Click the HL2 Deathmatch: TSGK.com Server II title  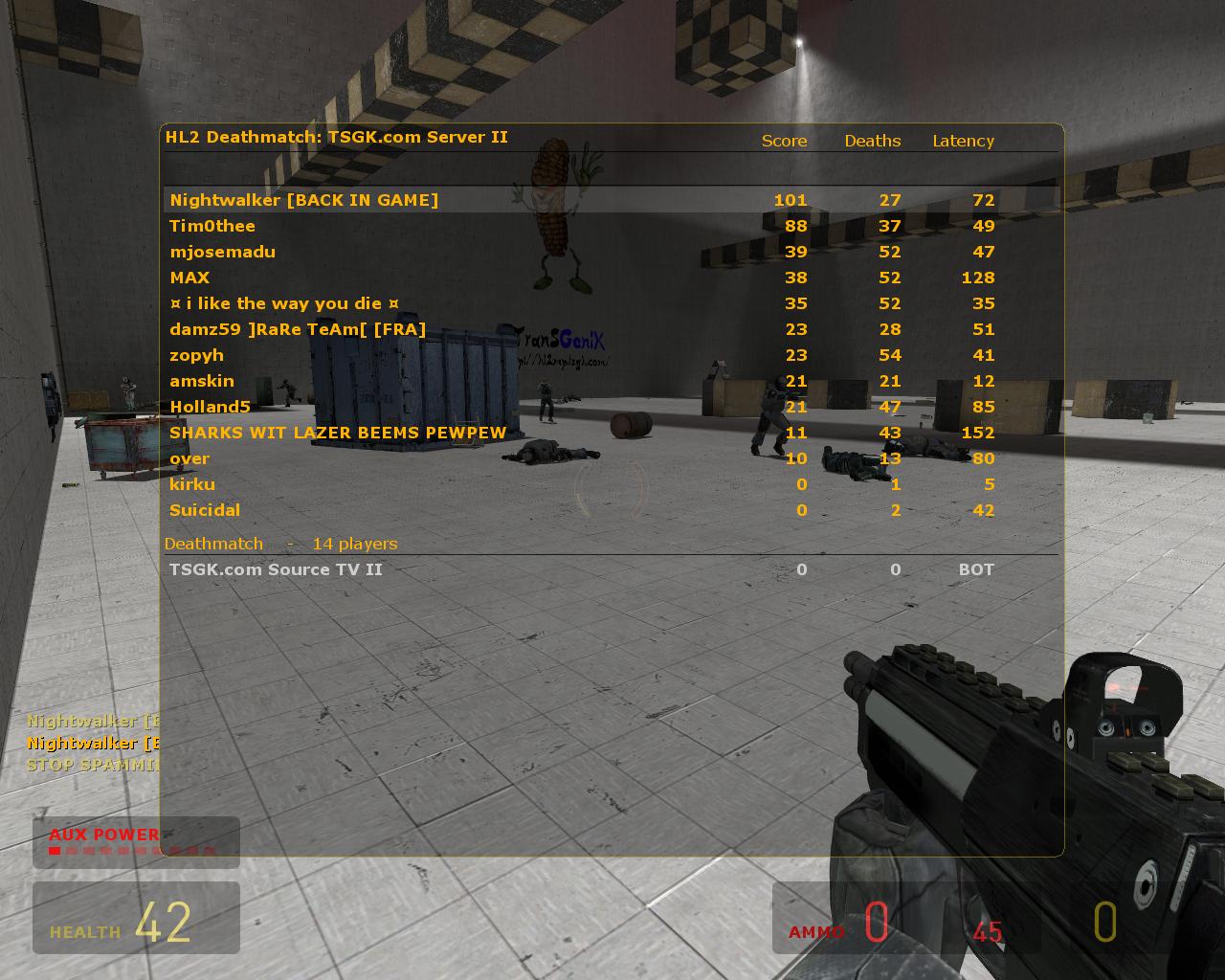pyautogui.click(x=337, y=137)
